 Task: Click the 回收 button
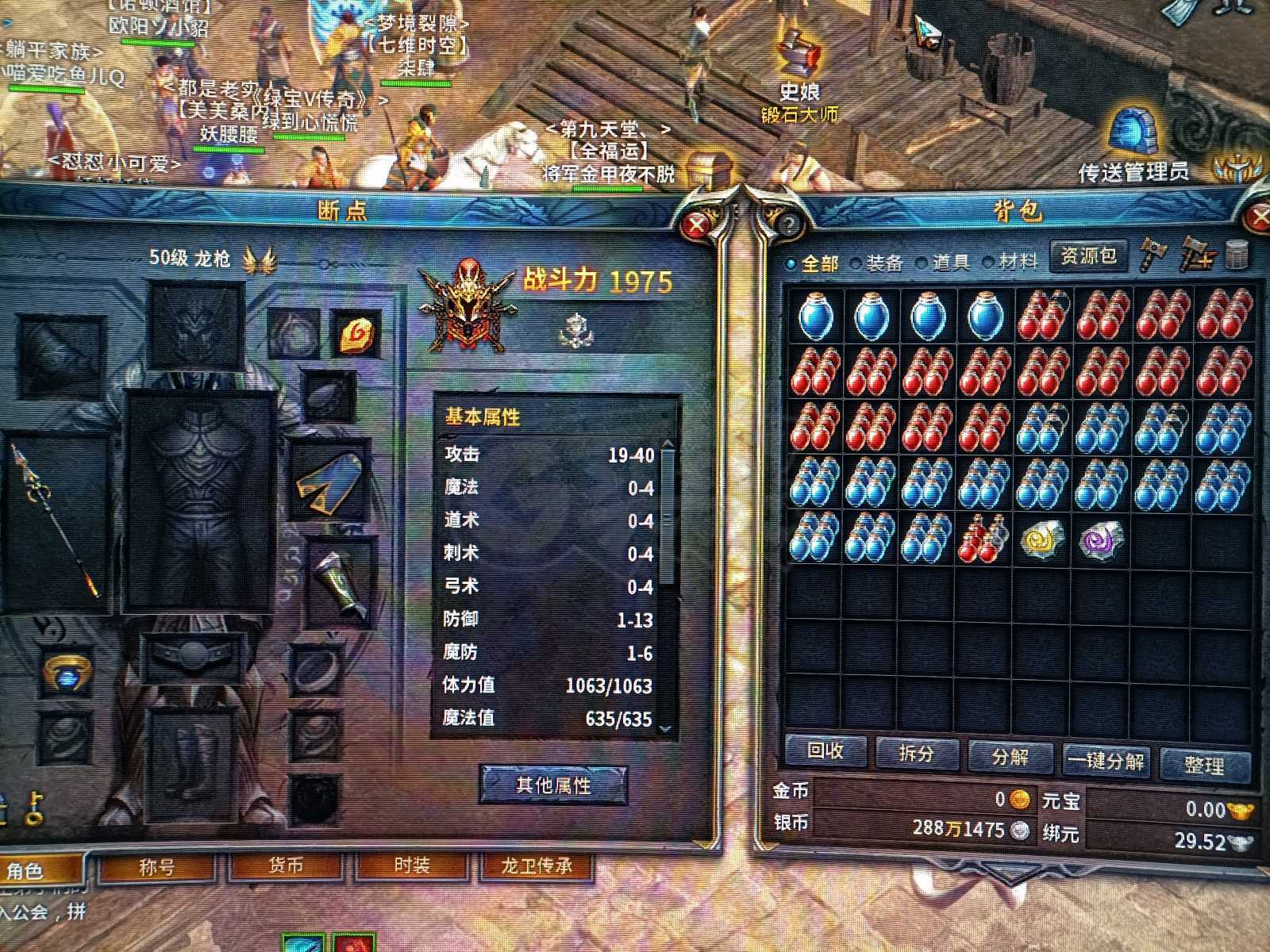coord(825,751)
